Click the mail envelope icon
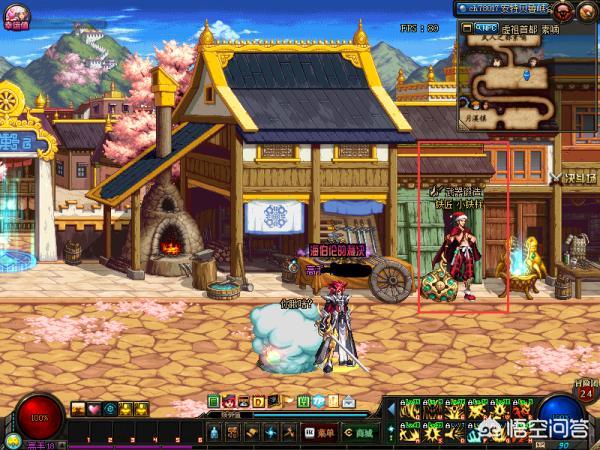The height and width of the screenshot is (450, 600). tap(349, 402)
